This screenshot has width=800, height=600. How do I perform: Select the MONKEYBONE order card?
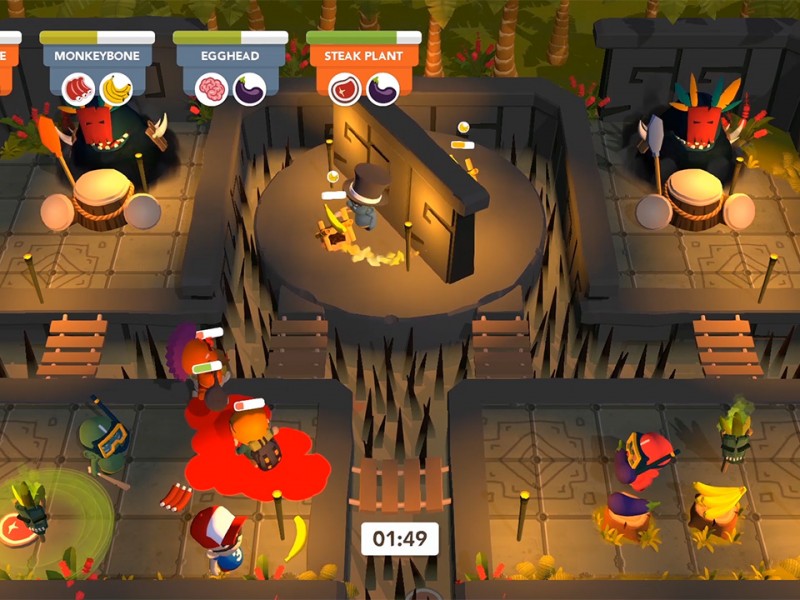click(97, 57)
